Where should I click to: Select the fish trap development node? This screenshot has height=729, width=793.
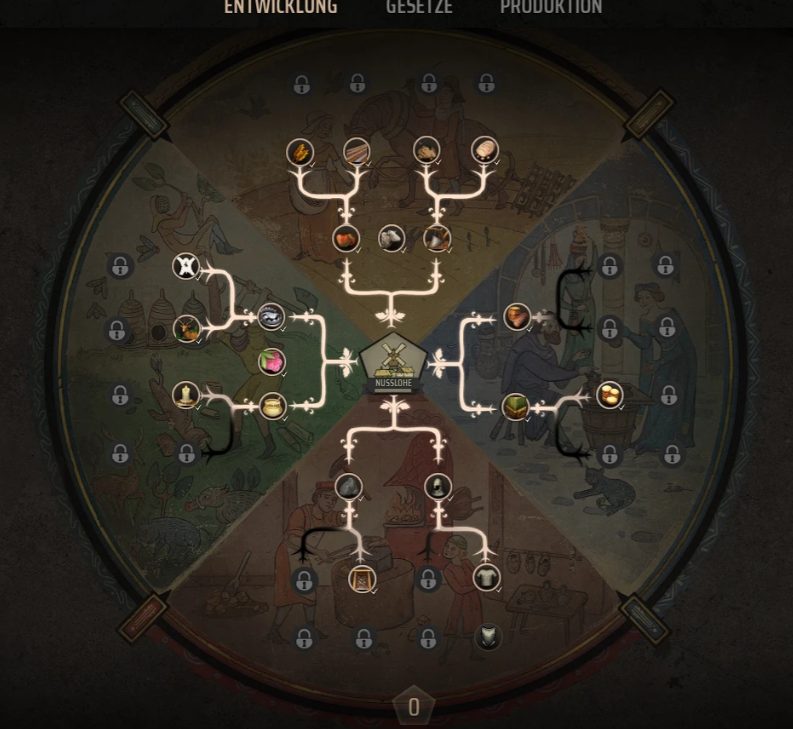pos(271,317)
